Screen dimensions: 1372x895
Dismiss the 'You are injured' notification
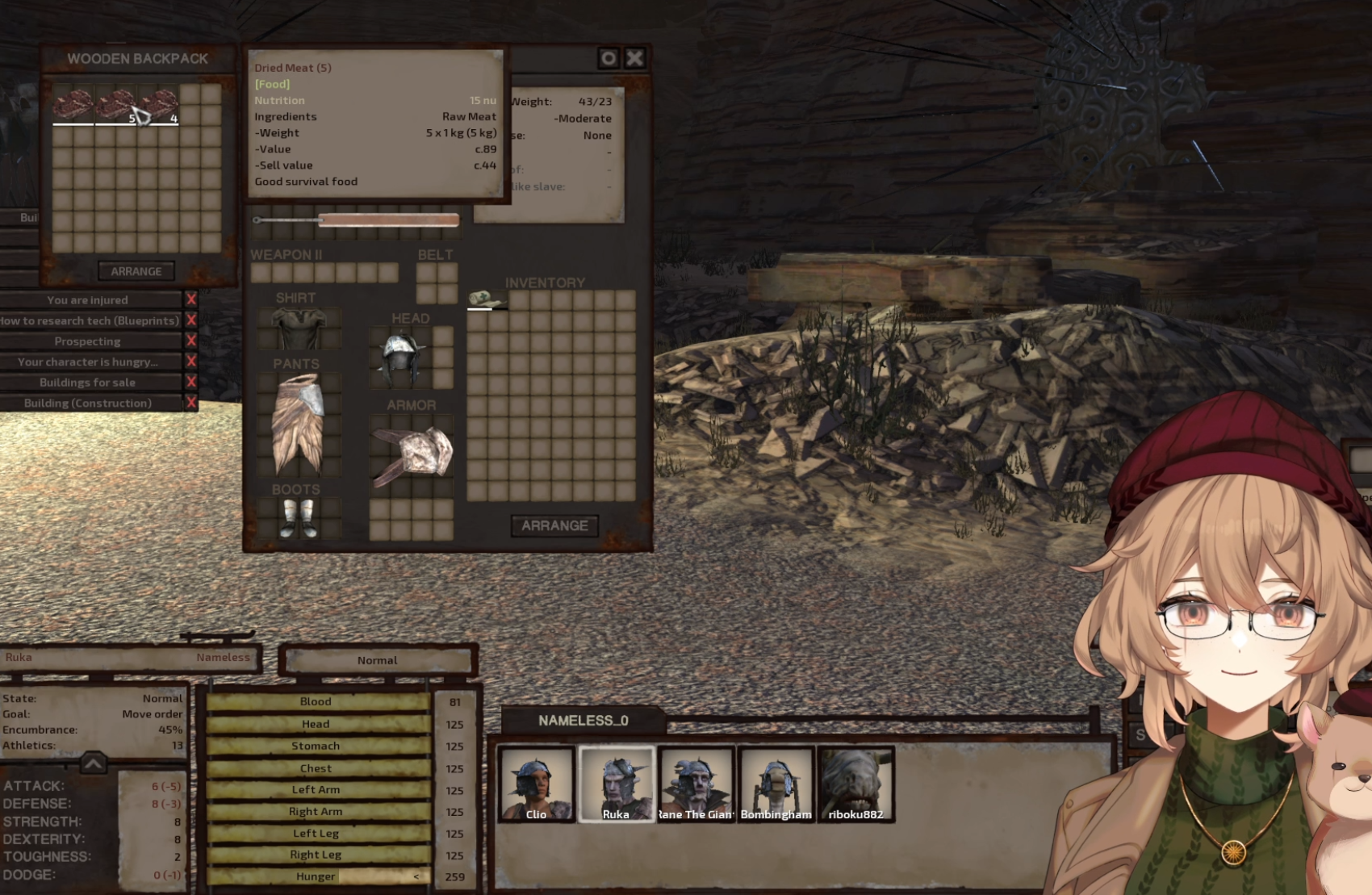191,299
